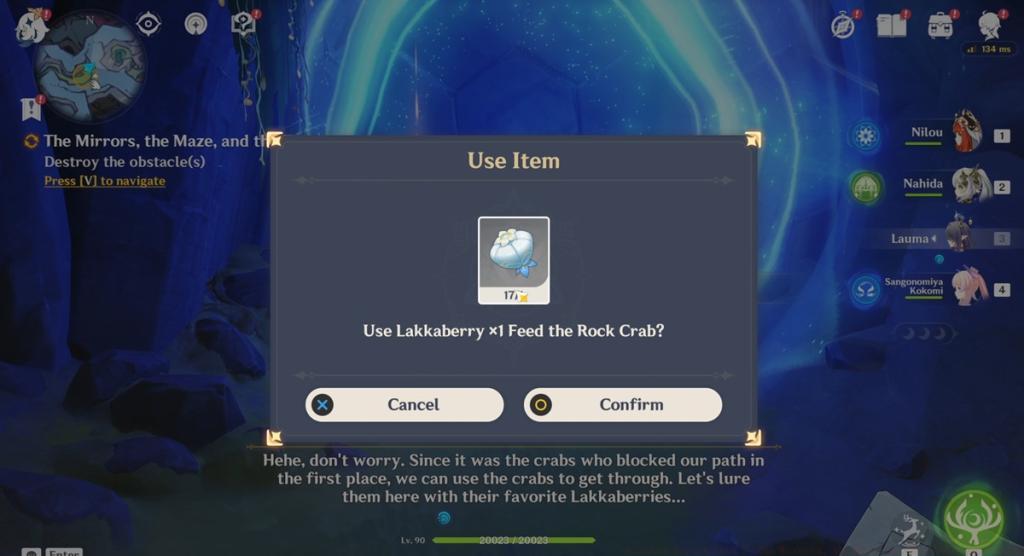Open the quest banner icon below Paimon
1024x556 pixels.
30,108
